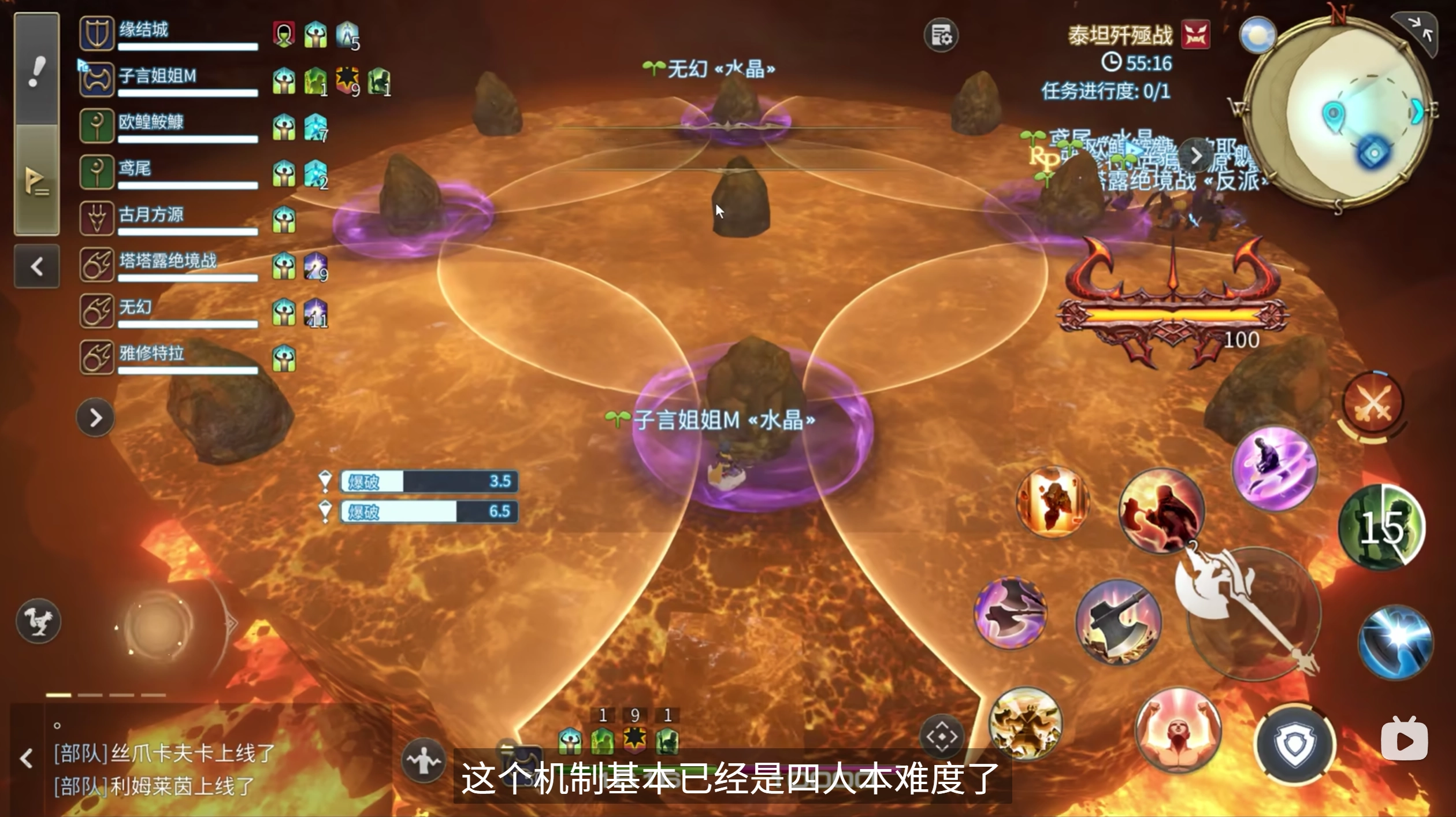1456x817 pixels.
Task: Expand more options with the right arrow chevron
Action: pyautogui.click(x=95, y=418)
